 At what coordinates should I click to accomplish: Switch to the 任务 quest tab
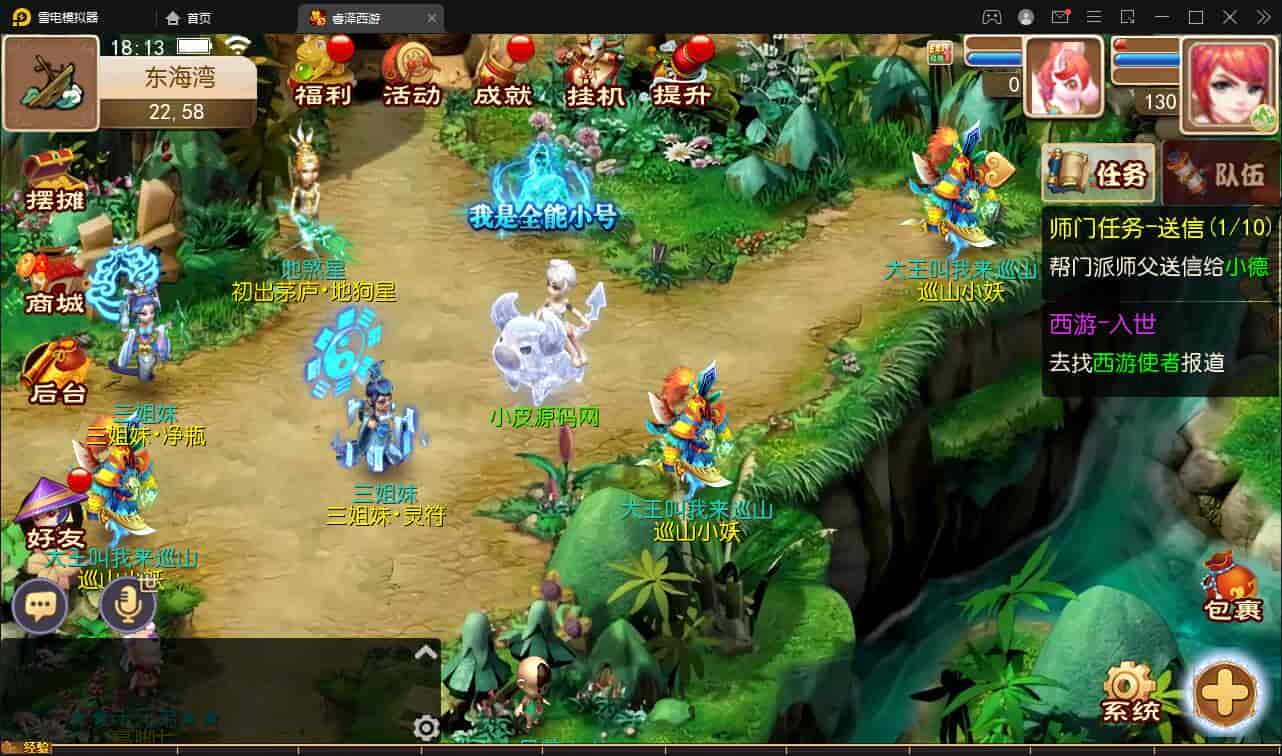(1099, 174)
